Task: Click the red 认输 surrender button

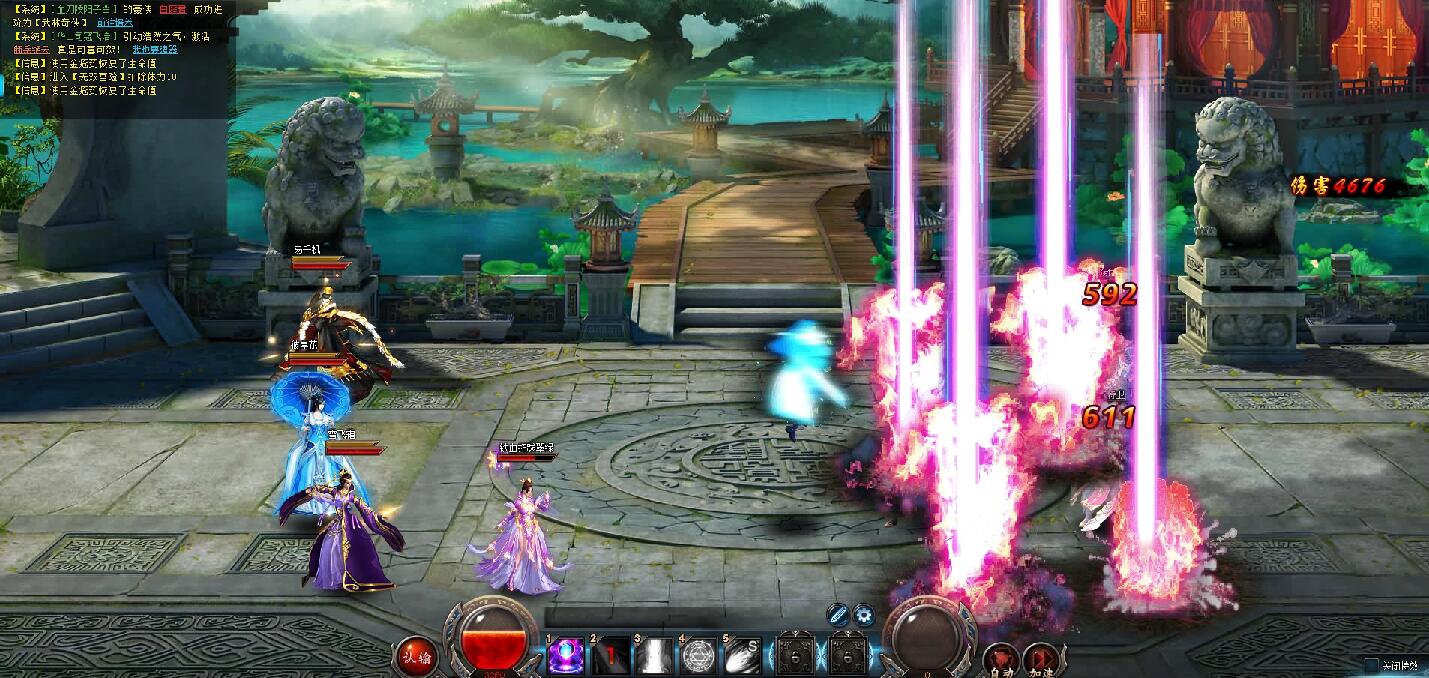Action: pos(417,657)
